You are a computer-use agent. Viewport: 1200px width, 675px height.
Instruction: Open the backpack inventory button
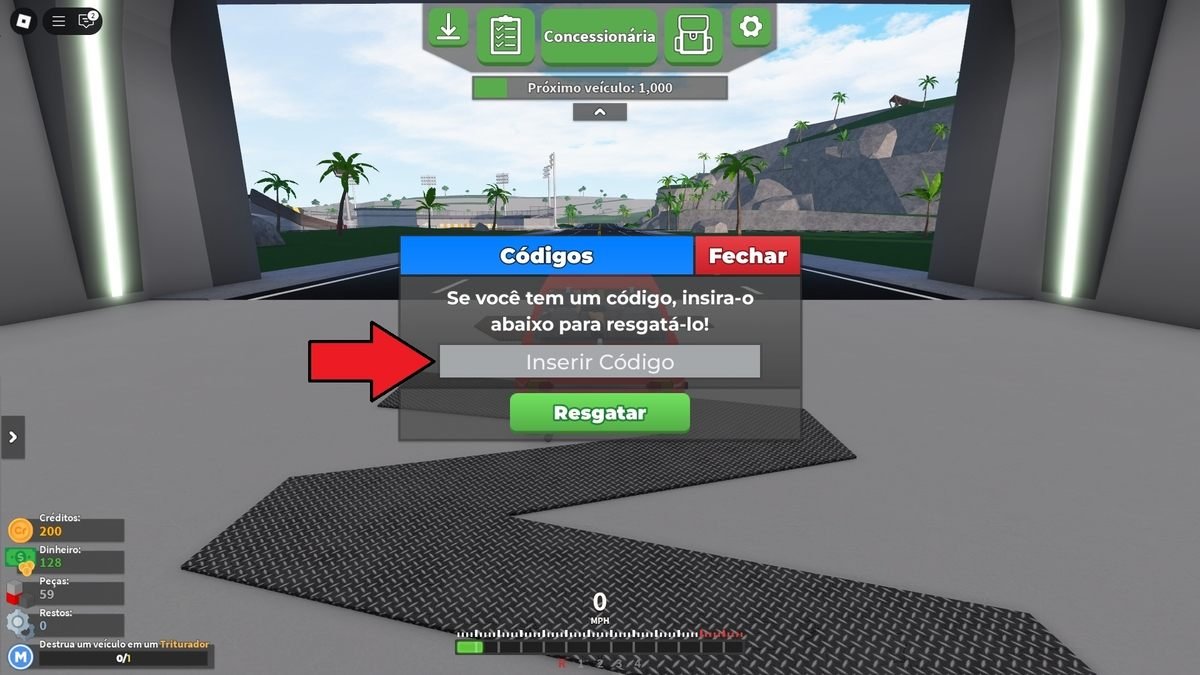tap(693, 35)
